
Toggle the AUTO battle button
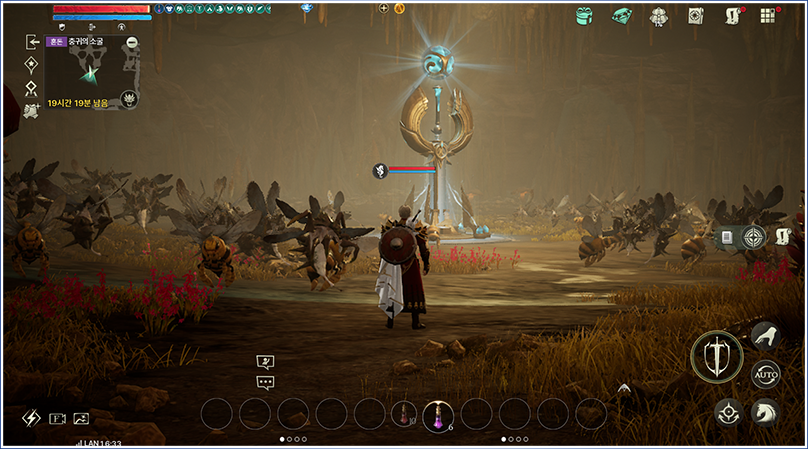[765, 374]
